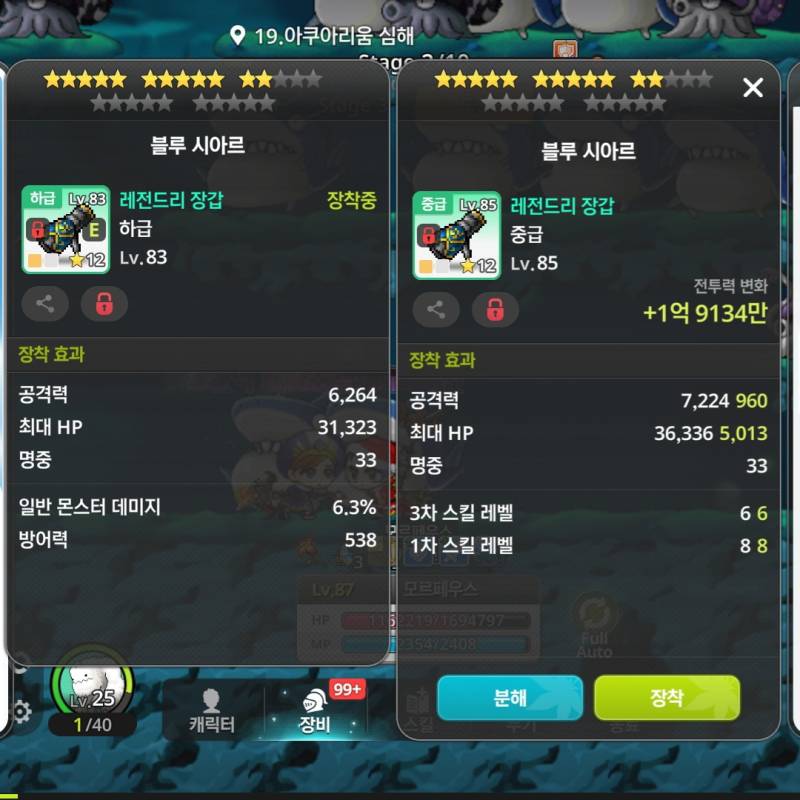
Task: Tap the green 장착 equip button
Action: (666, 698)
